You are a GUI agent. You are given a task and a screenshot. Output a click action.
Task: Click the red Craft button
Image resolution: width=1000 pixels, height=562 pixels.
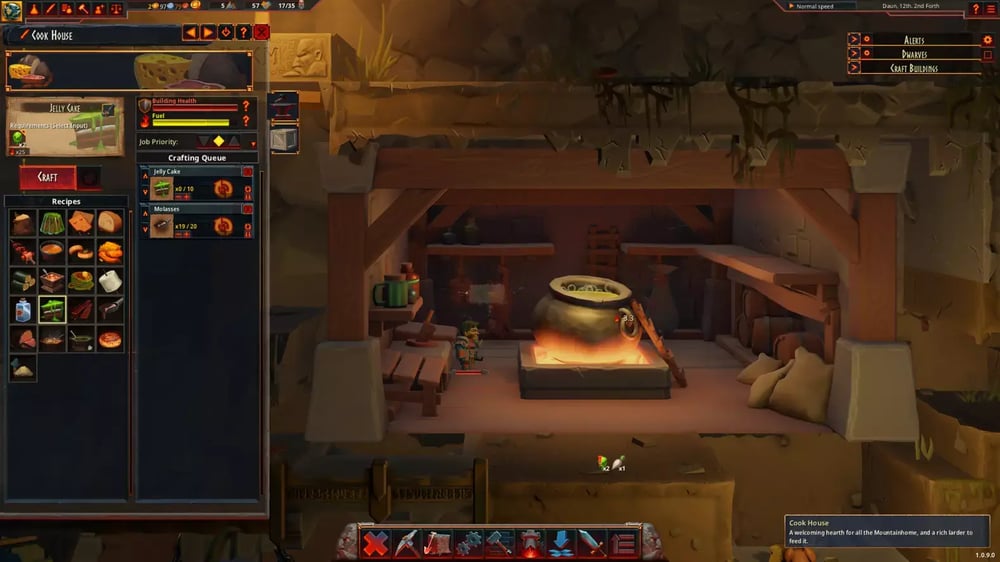click(x=47, y=177)
